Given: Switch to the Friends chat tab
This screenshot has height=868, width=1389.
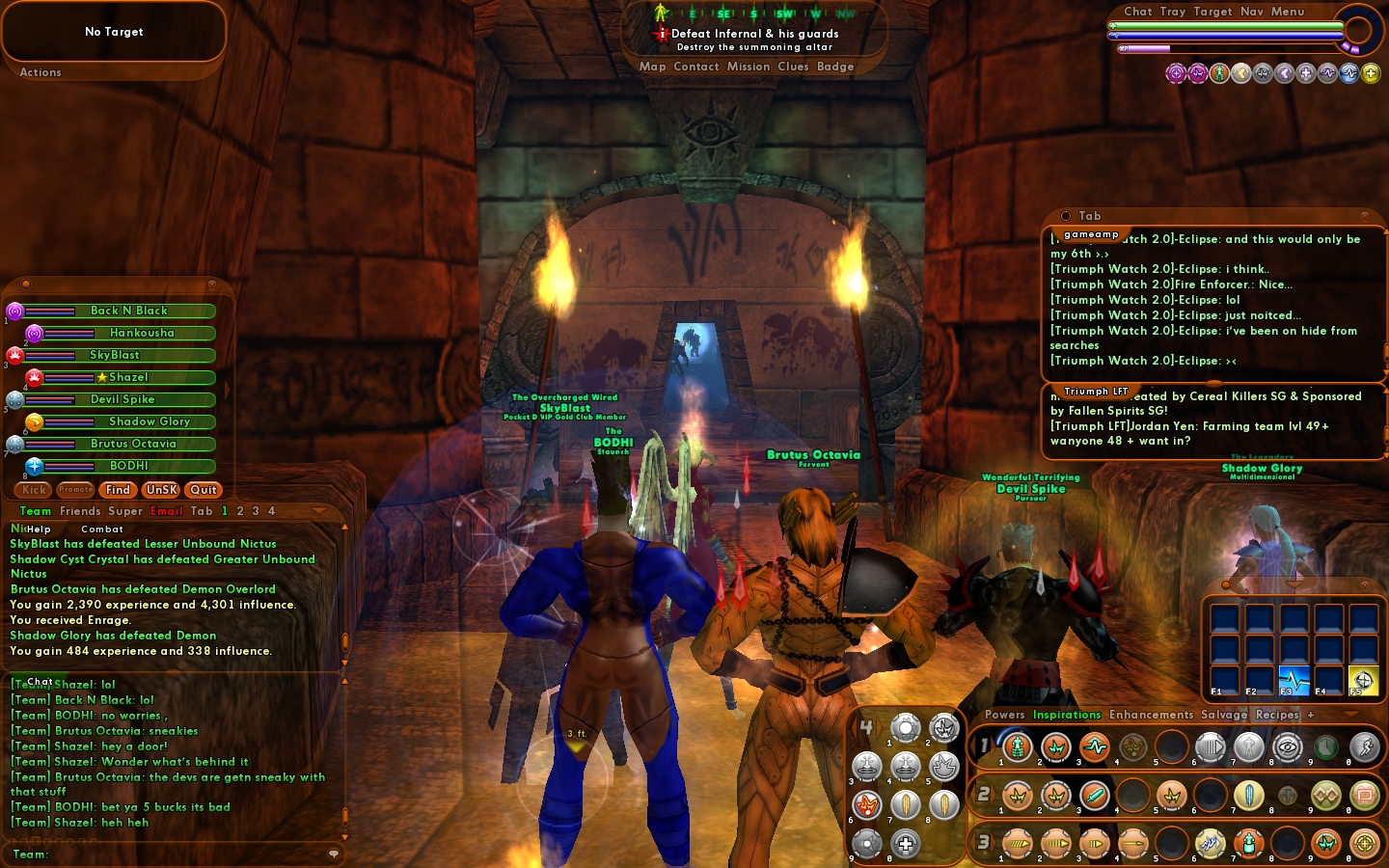Looking at the screenshot, I should click(x=80, y=511).
